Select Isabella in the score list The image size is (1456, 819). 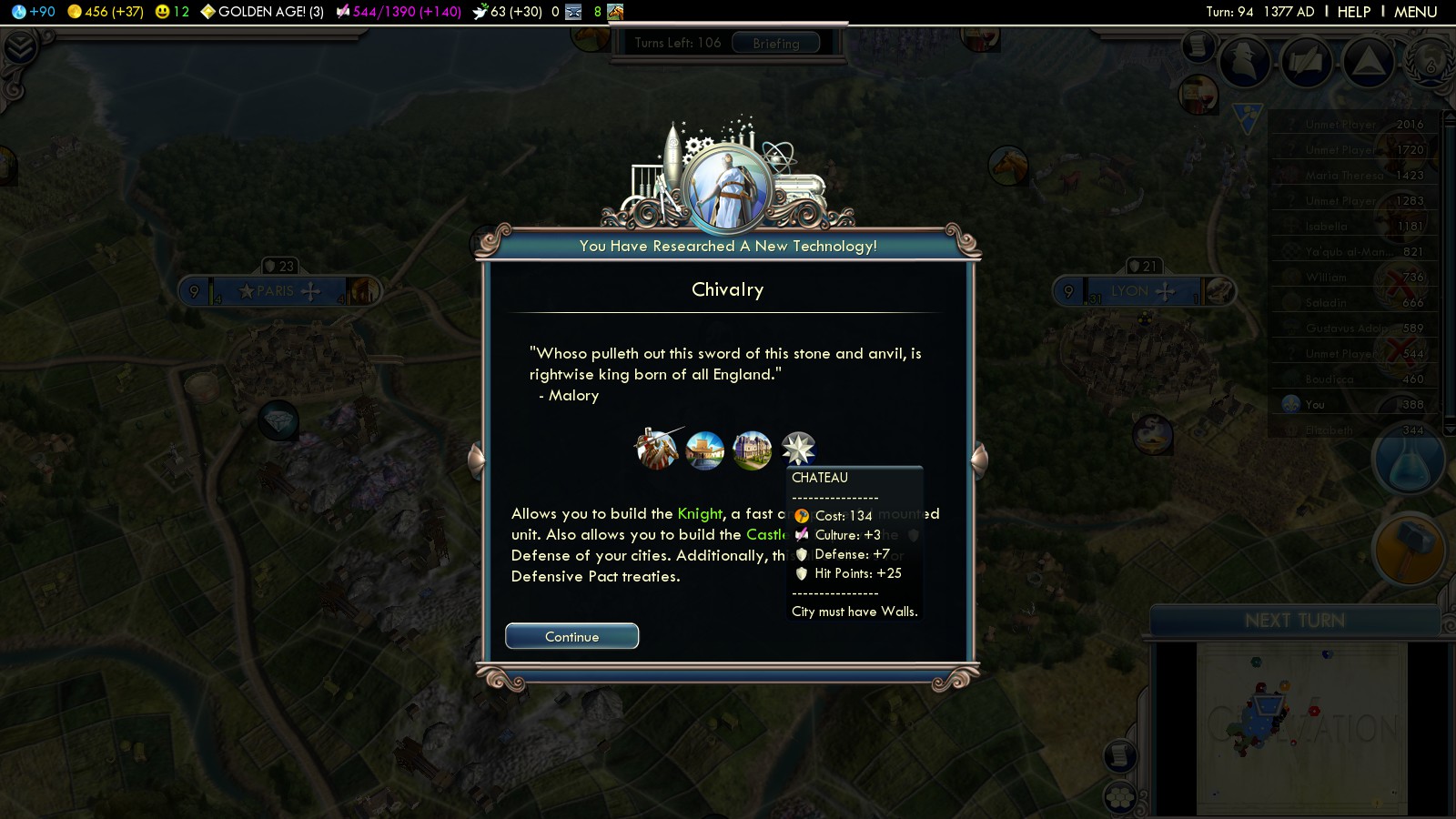click(1326, 227)
